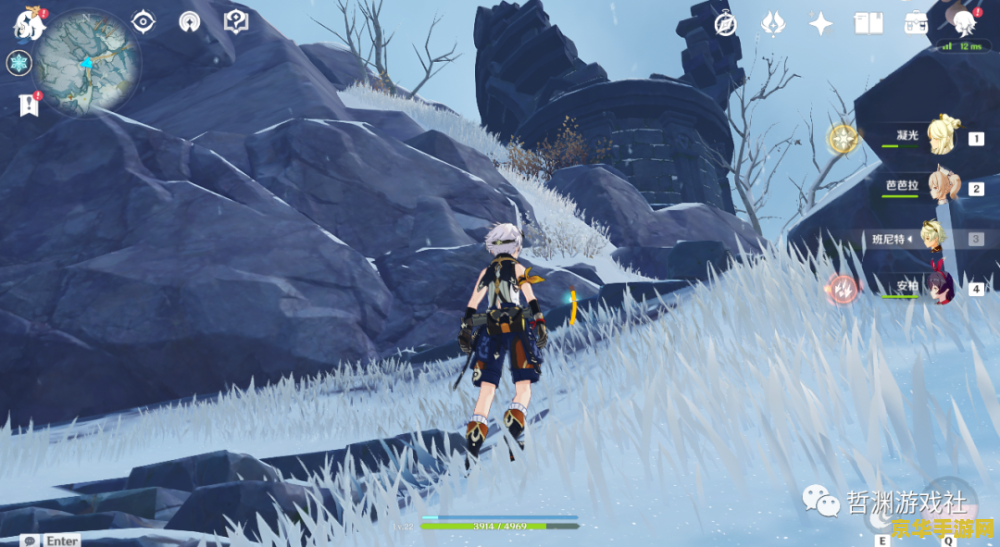The height and width of the screenshot is (547, 1000).
Task: Switch to party member 安柏
Action: pyautogui.click(x=940, y=287)
